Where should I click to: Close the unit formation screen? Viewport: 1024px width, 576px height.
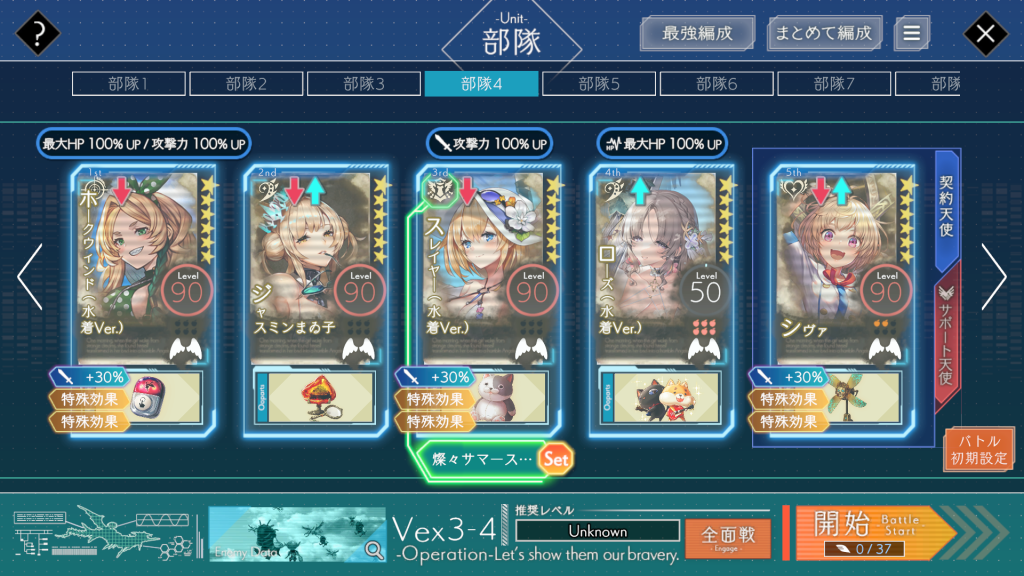(985, 35)
